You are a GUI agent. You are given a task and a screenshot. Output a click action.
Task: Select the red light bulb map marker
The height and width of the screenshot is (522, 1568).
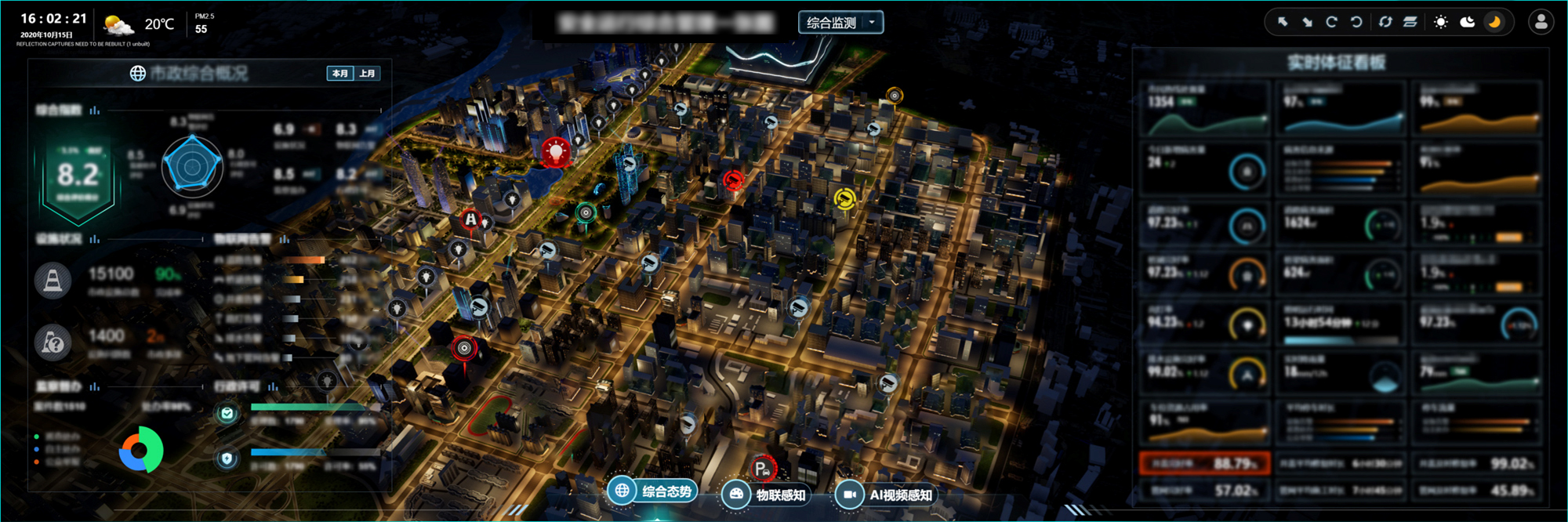tap(556, 150)
